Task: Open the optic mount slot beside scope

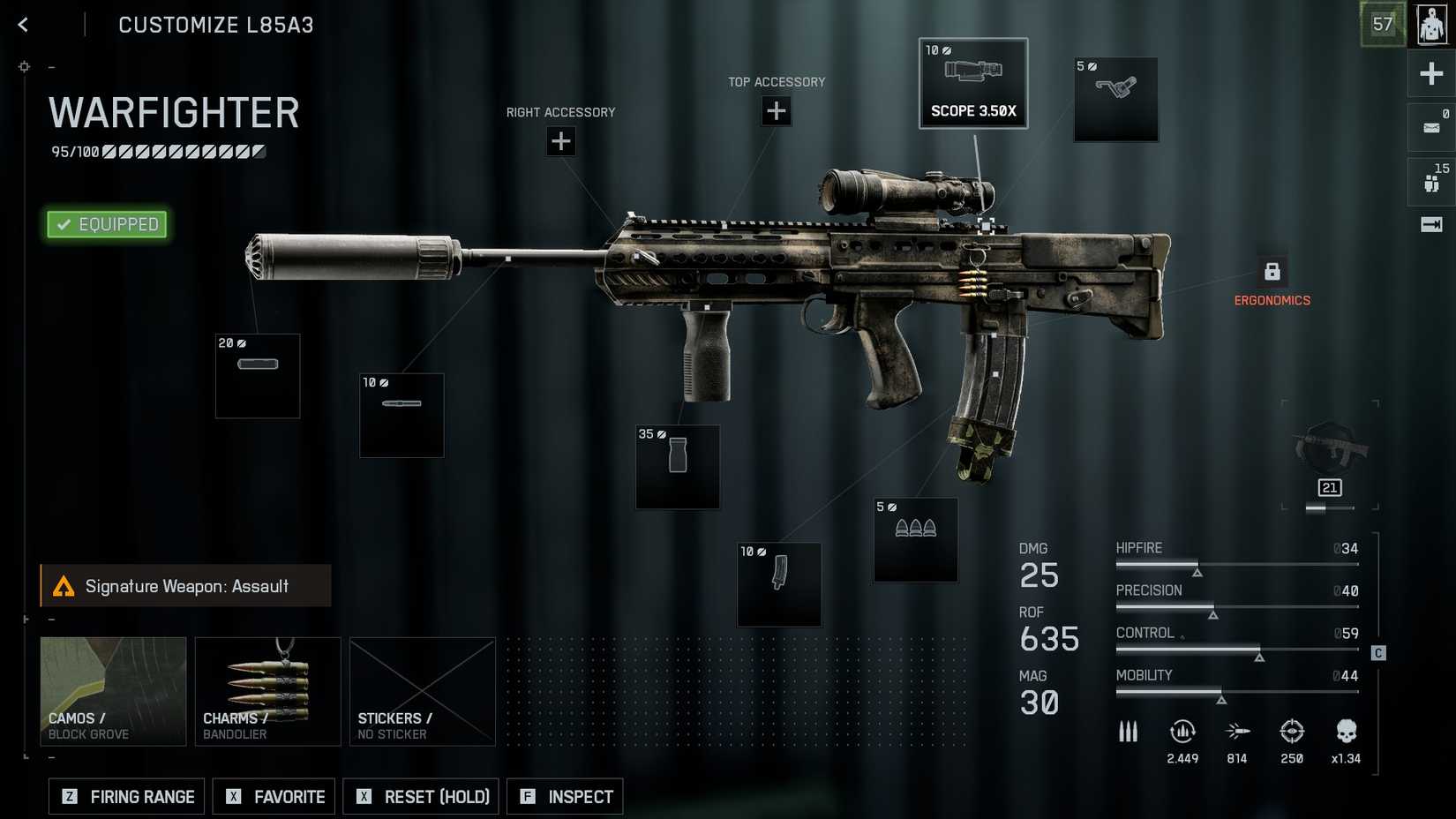Action: (1116, 99)
